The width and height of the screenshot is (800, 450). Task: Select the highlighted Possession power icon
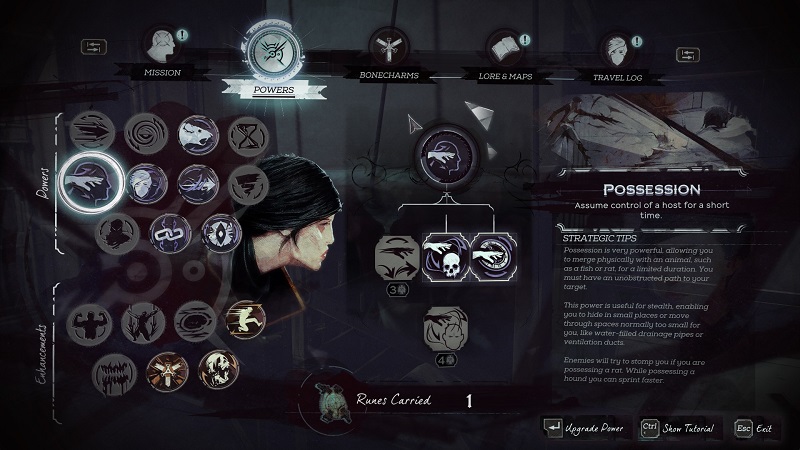(91, 181)
